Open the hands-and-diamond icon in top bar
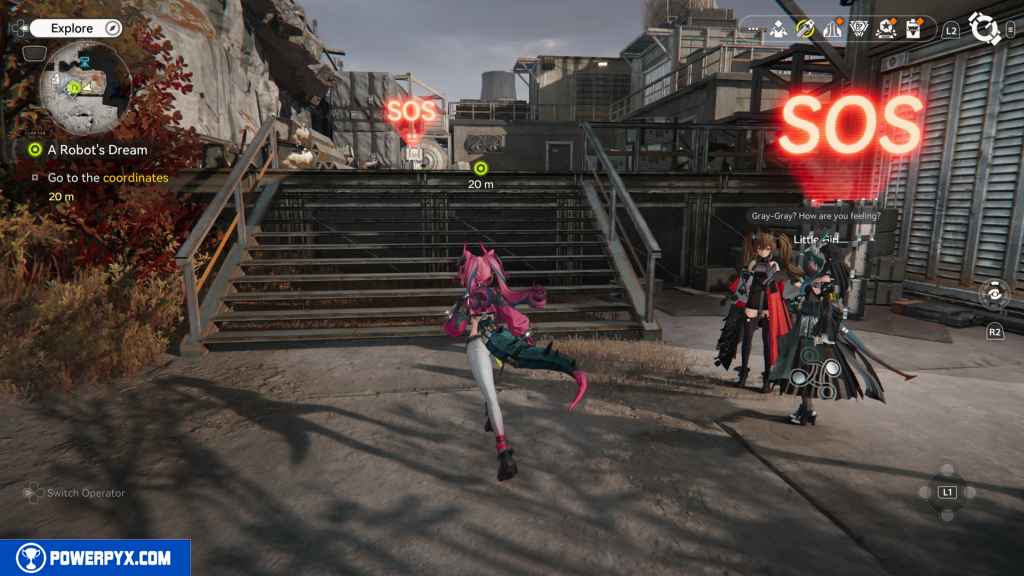 click(778, 30)
